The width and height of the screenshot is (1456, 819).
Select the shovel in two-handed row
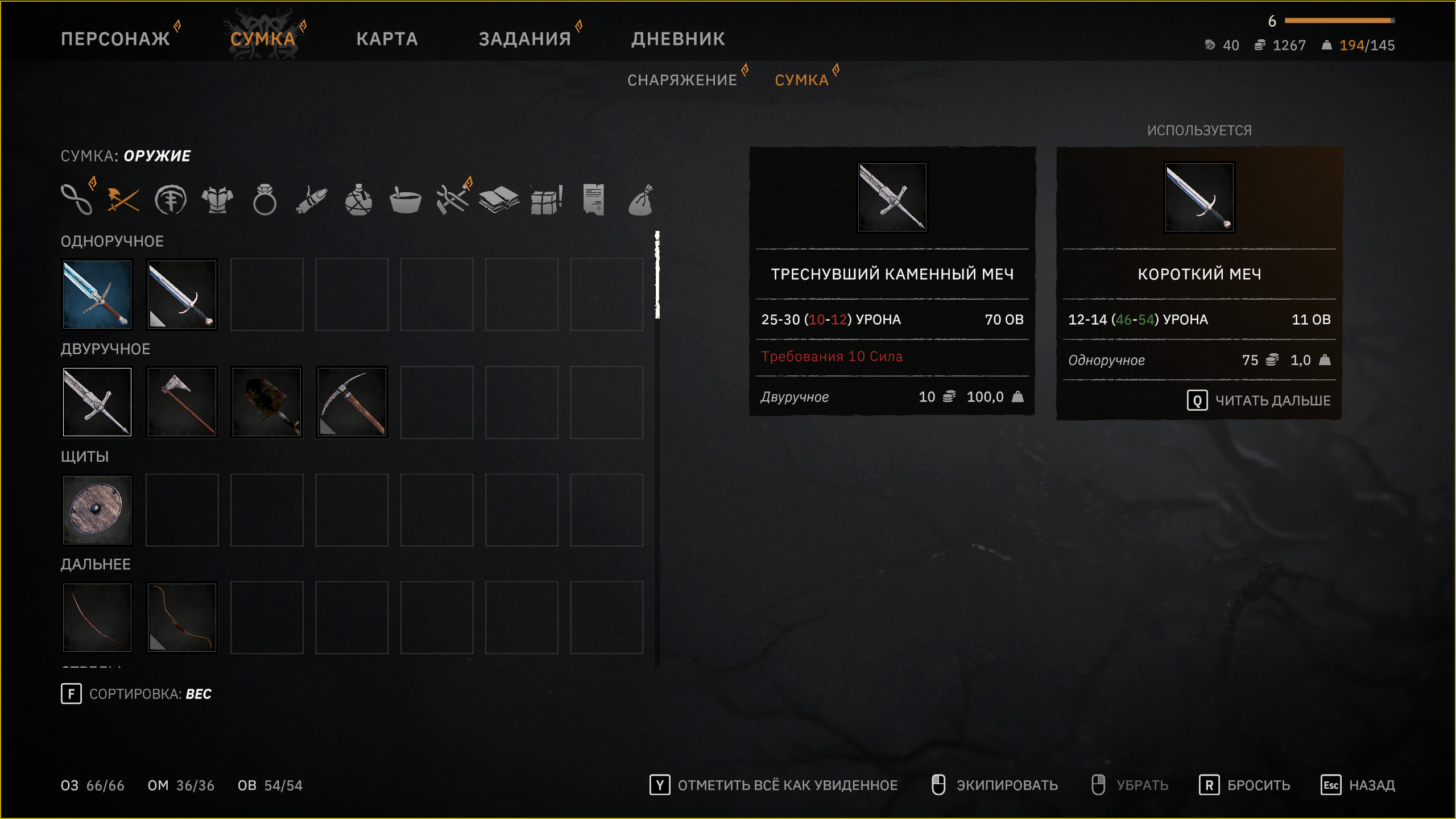[267, 402]
